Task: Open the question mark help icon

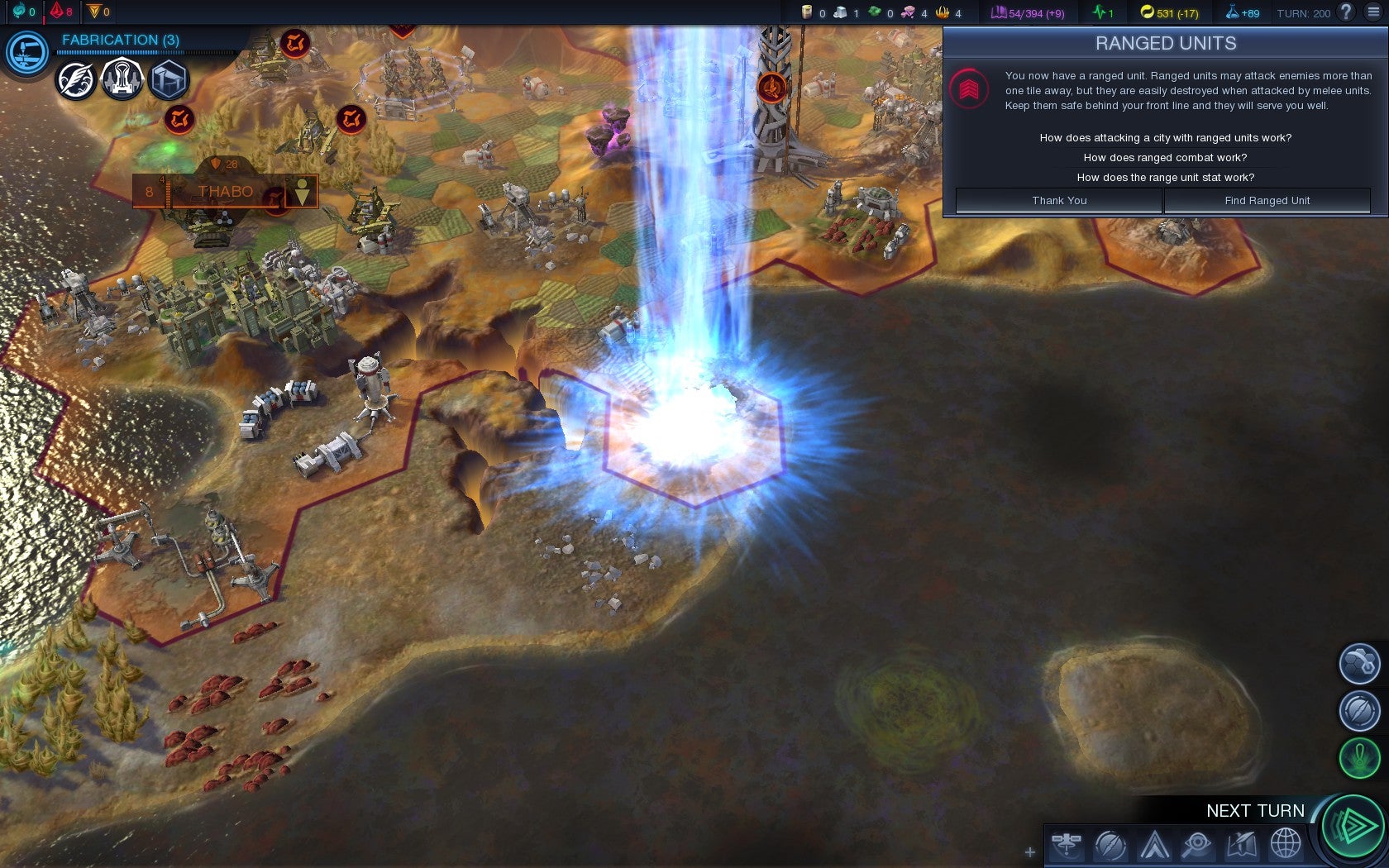Action: pos(1346,12)
